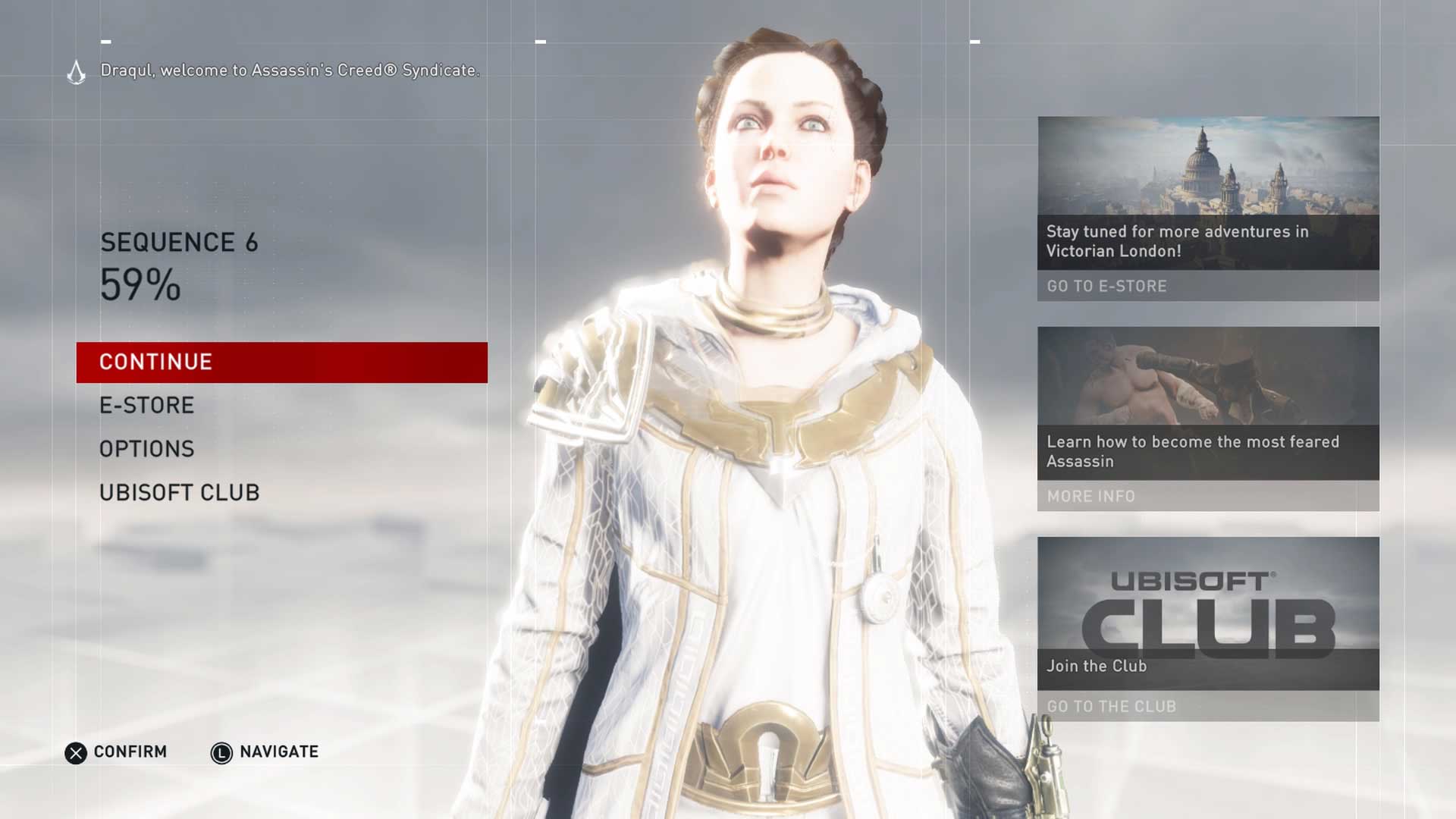Activate the GO TO THE CLUB link

[1112, 706]
